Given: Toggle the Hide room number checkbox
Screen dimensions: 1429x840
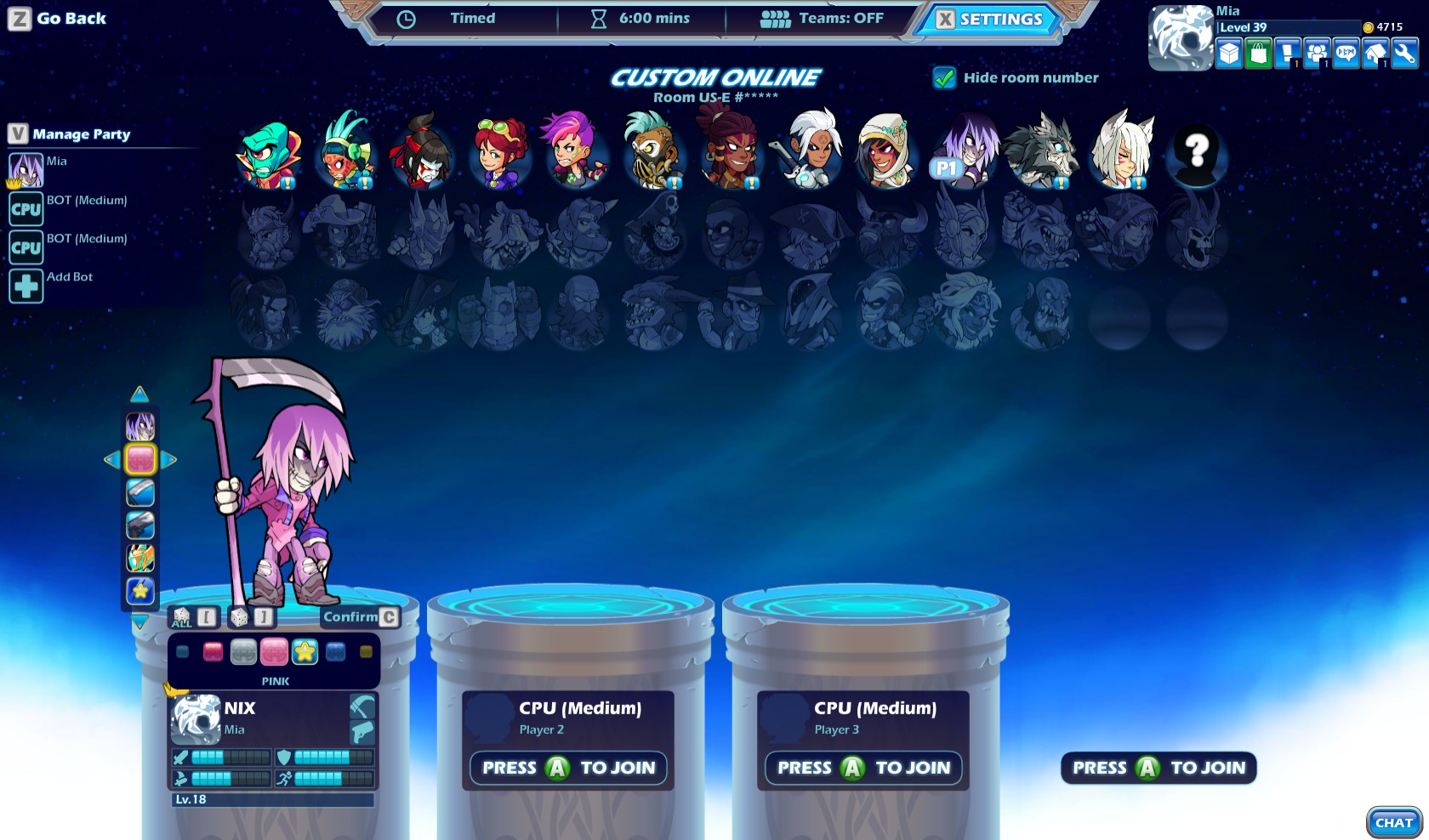Looking at the screenshot, I should pos(942,77).
